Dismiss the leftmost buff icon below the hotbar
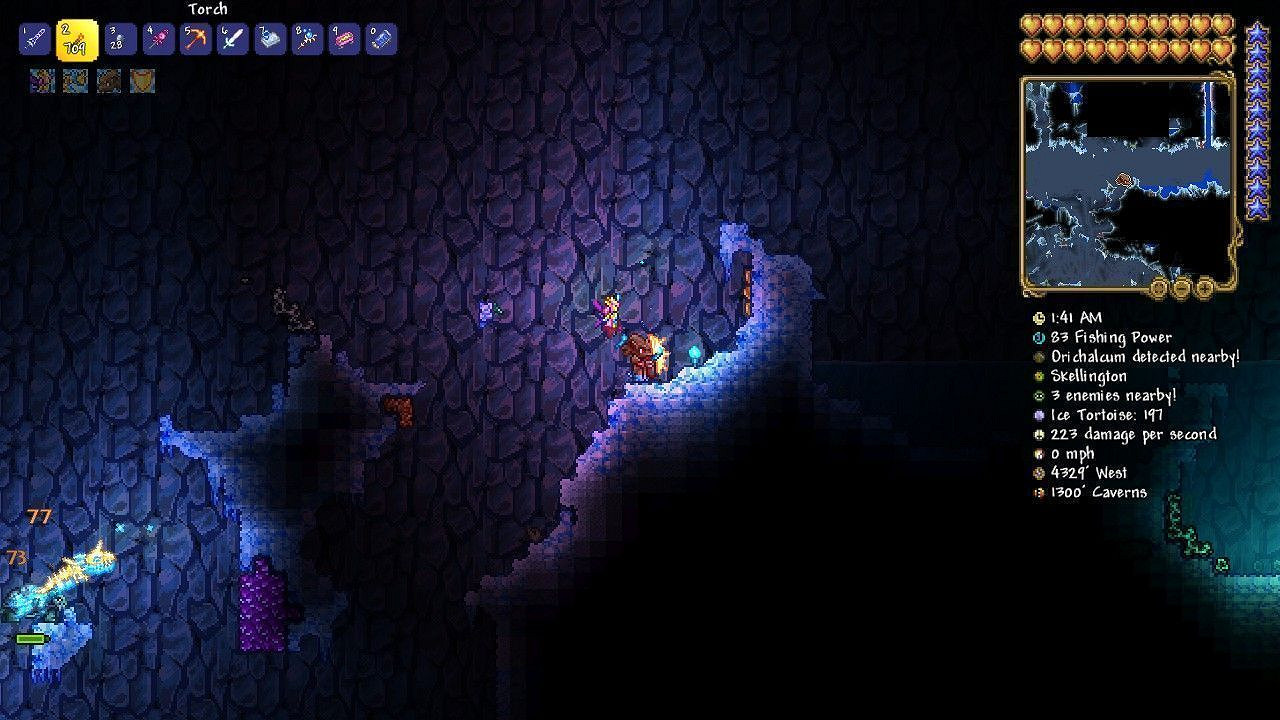Screen dimensions: 1280x720 click(42, 81)
